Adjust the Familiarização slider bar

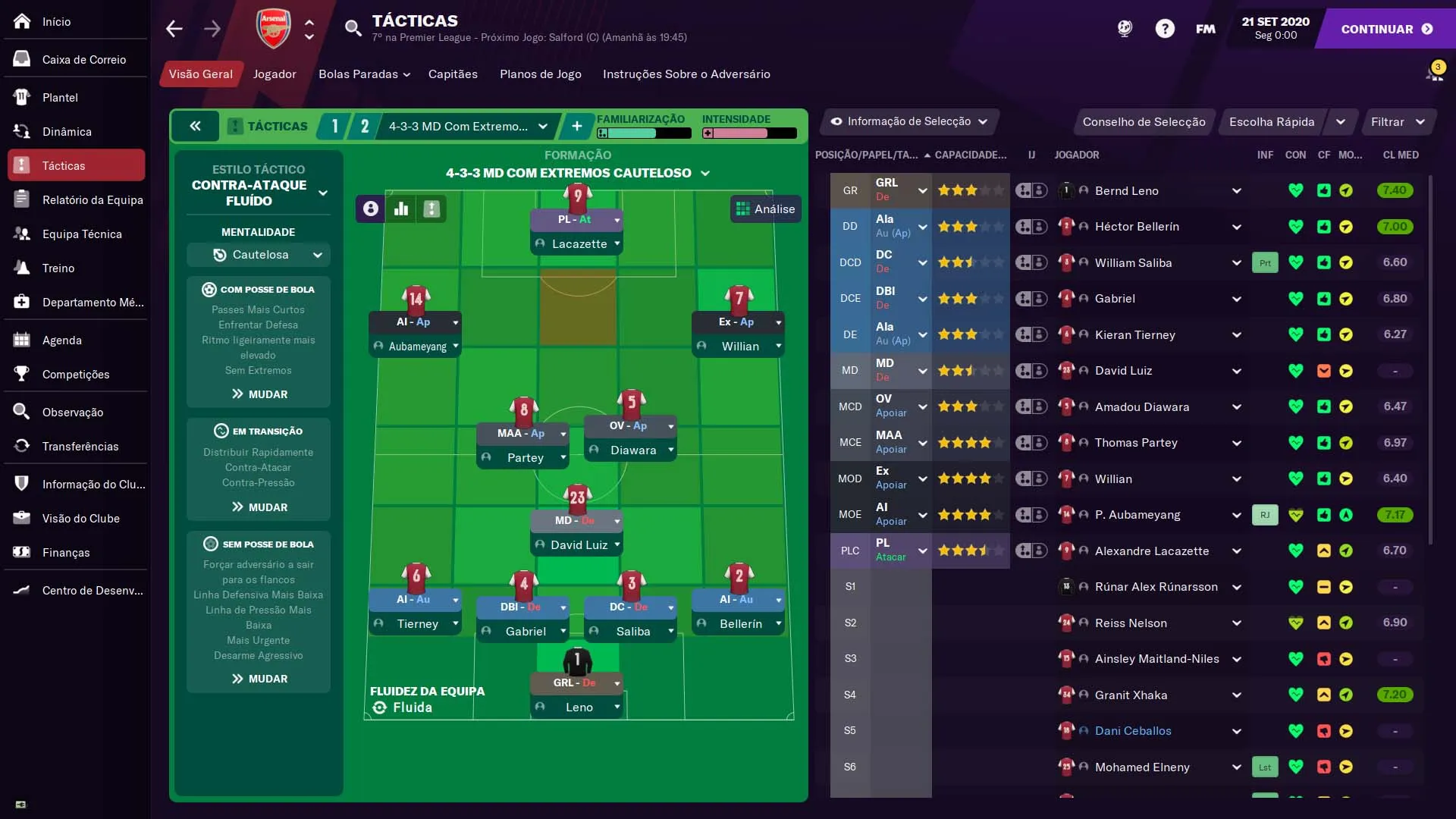point(644,133)
